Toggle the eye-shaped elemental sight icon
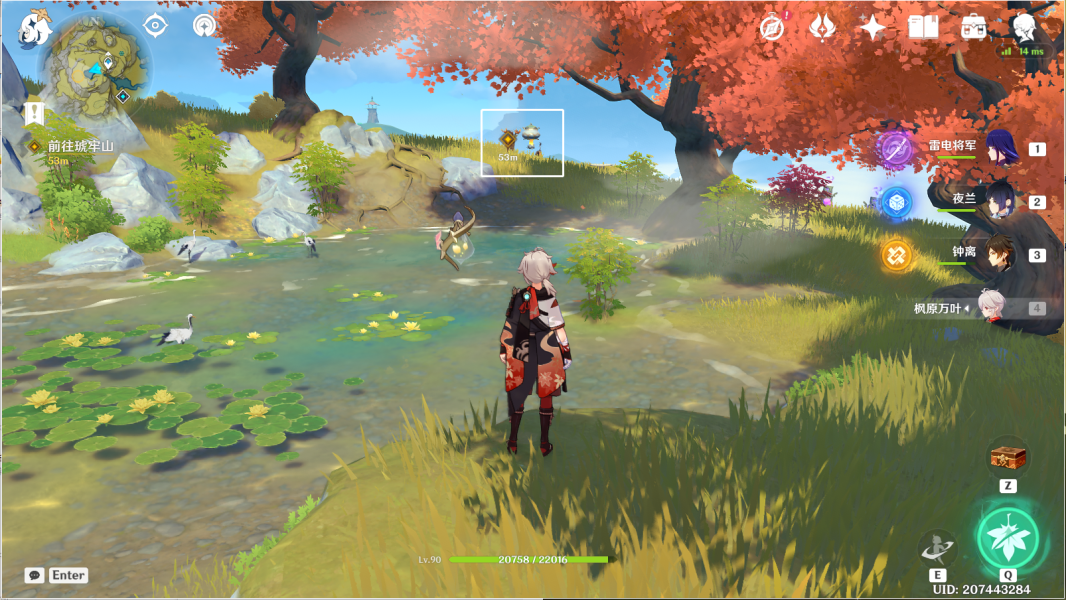Image resolution: width=1066 pixels, height=600 pixels. [x=155, y=26]
